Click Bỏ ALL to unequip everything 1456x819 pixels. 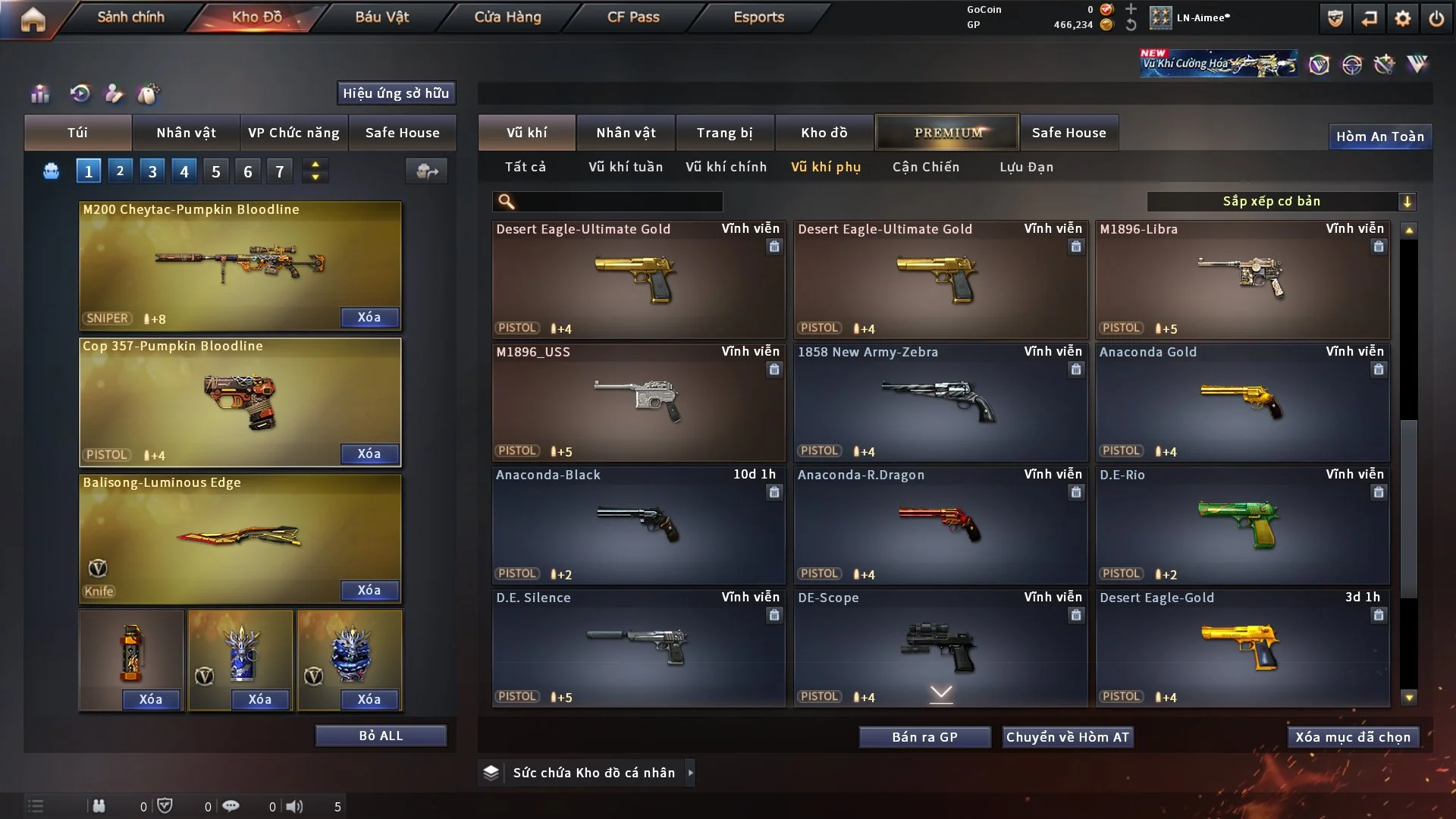pyautogui.click(x=381, y=736)
